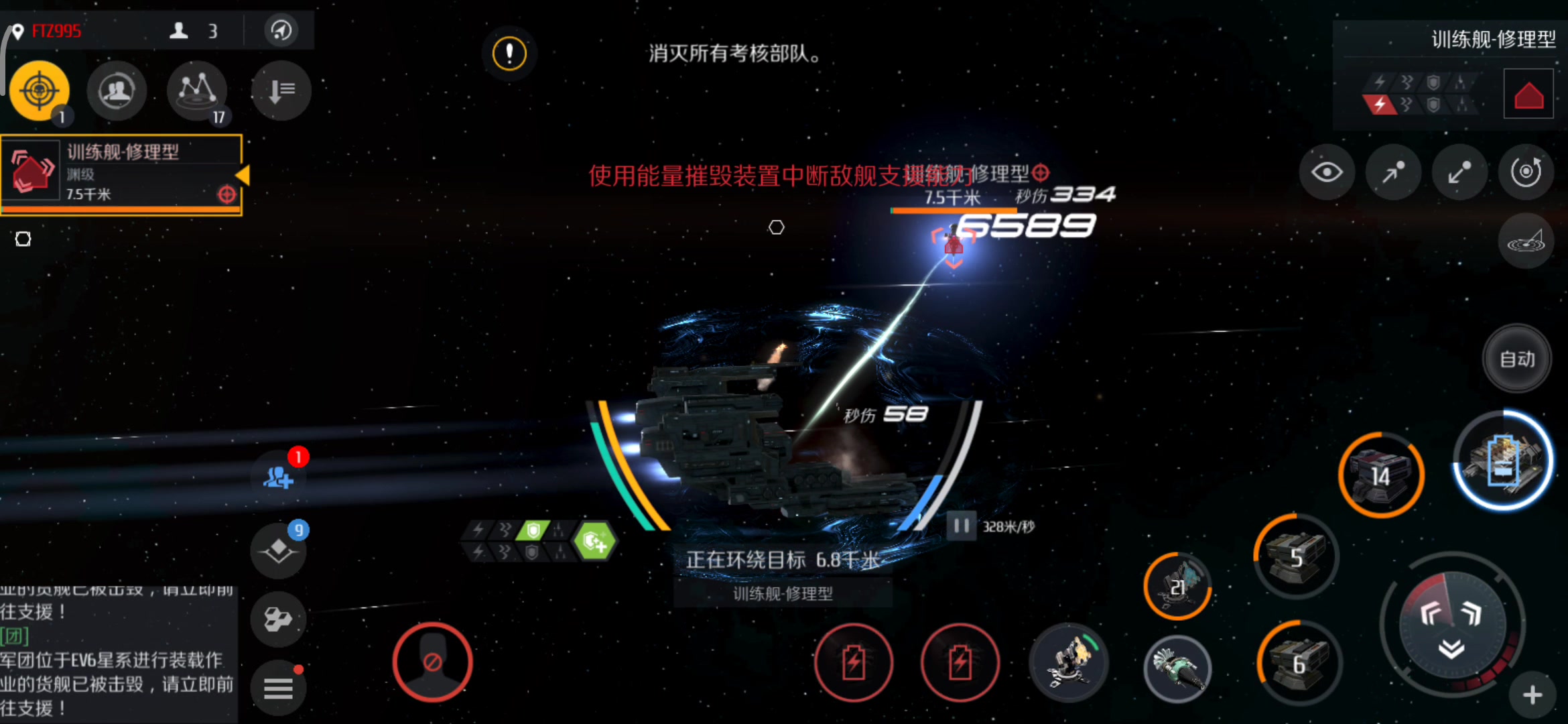The width and height of the screenshot is (1568, 724).
Task: Click the down-arrow sort icon in top bar
Action: [281, 90]
